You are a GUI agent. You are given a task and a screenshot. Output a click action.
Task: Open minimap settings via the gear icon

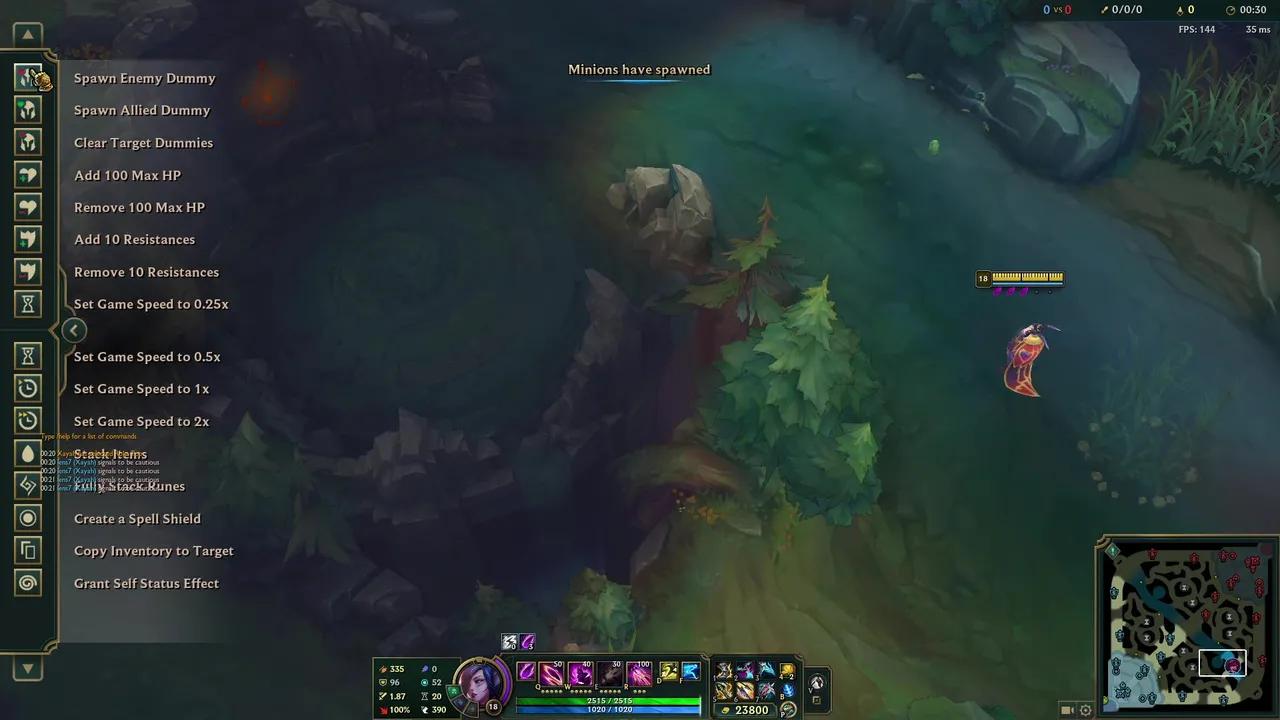[1085, 710]
